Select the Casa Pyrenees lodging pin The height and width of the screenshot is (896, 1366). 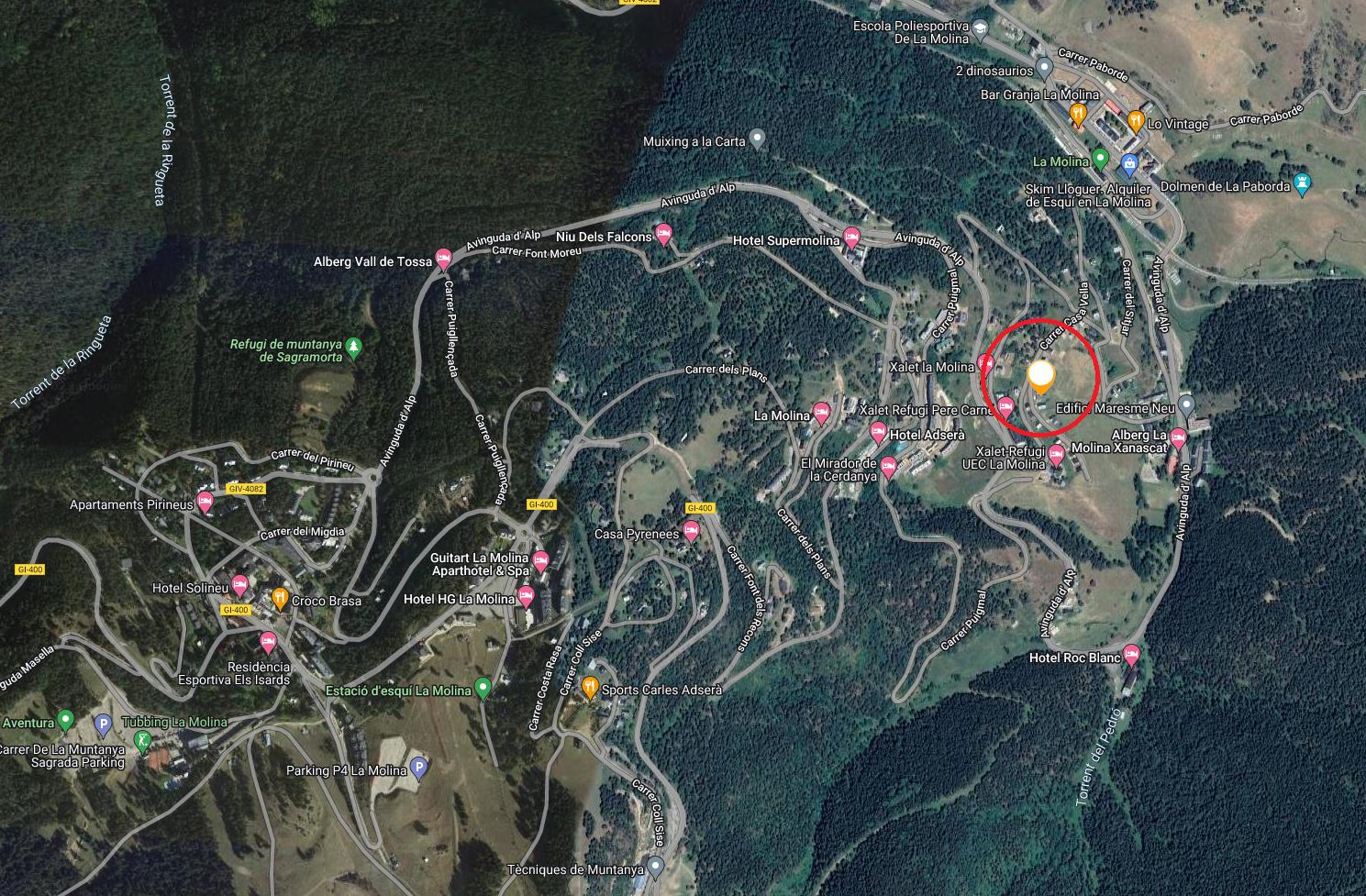692,531
